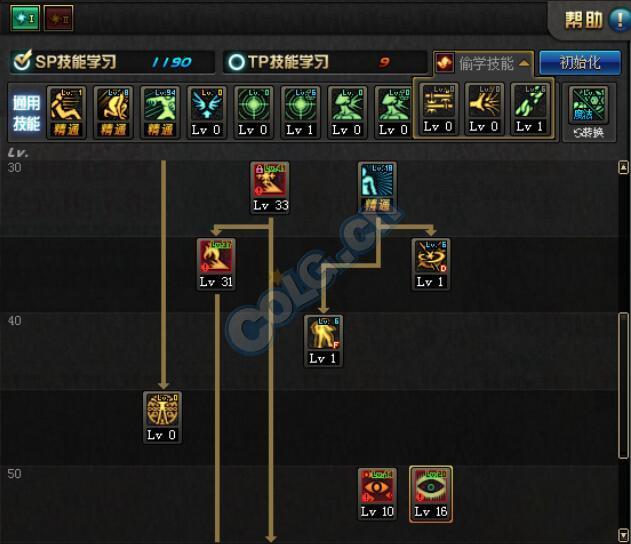Image resolution: width=631 pixels, height=544 pixels.
Task: Expand the 偷学技能 dropdown
Action: tap(485, 62)
